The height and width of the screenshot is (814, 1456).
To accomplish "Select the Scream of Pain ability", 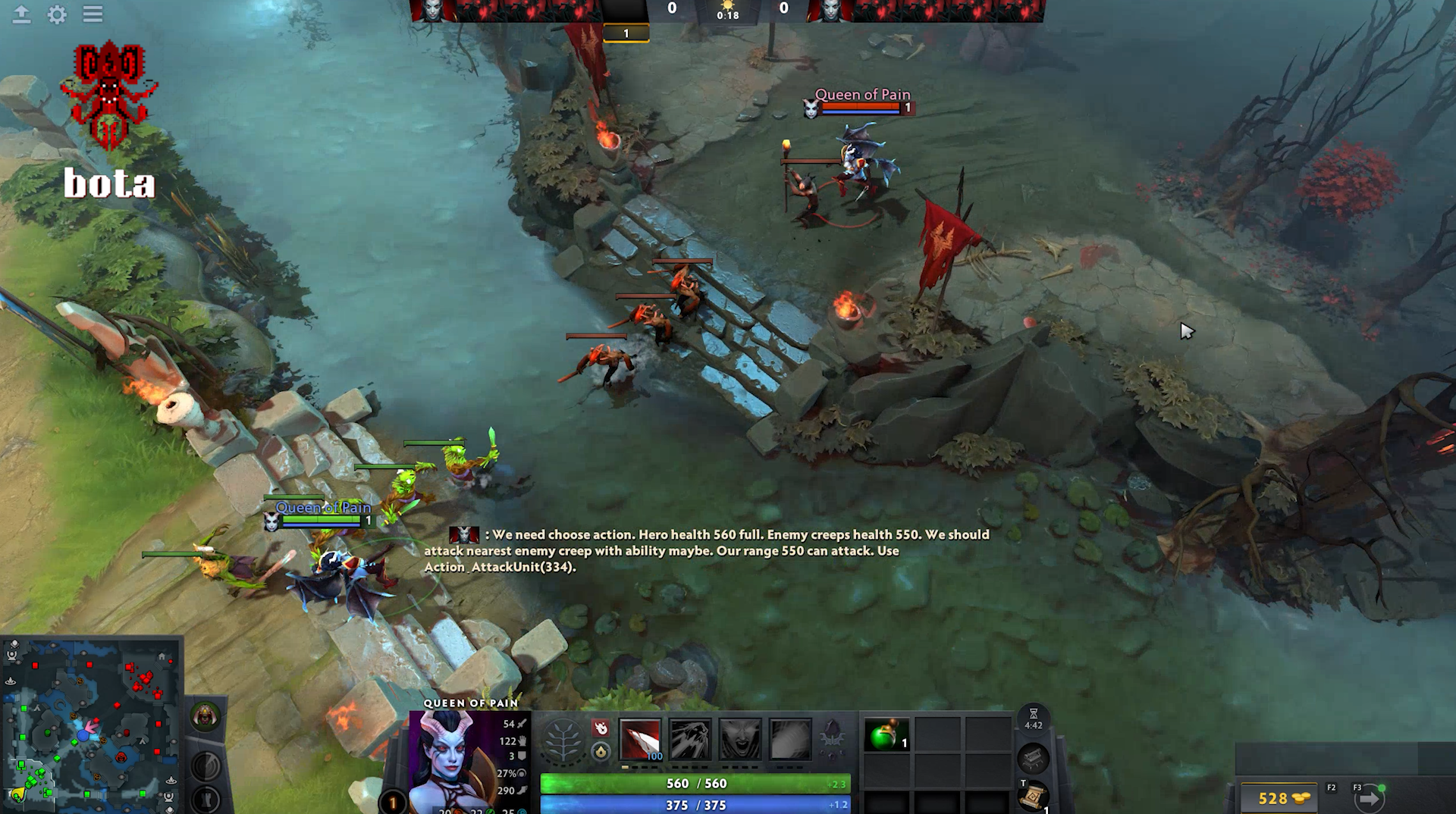I will [740, 739].
